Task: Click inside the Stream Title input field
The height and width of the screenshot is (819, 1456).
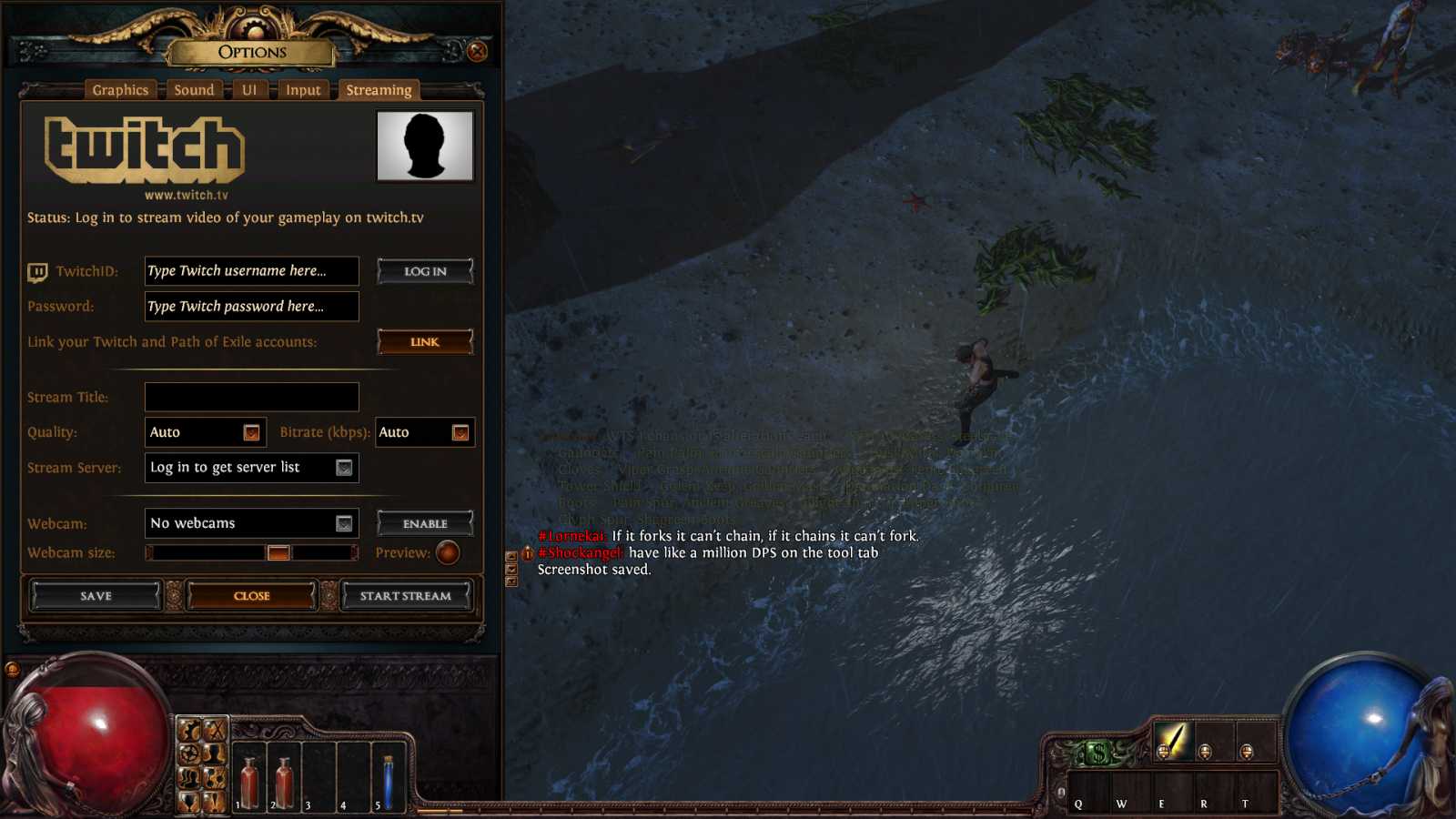Action: (x=251, y=397)
